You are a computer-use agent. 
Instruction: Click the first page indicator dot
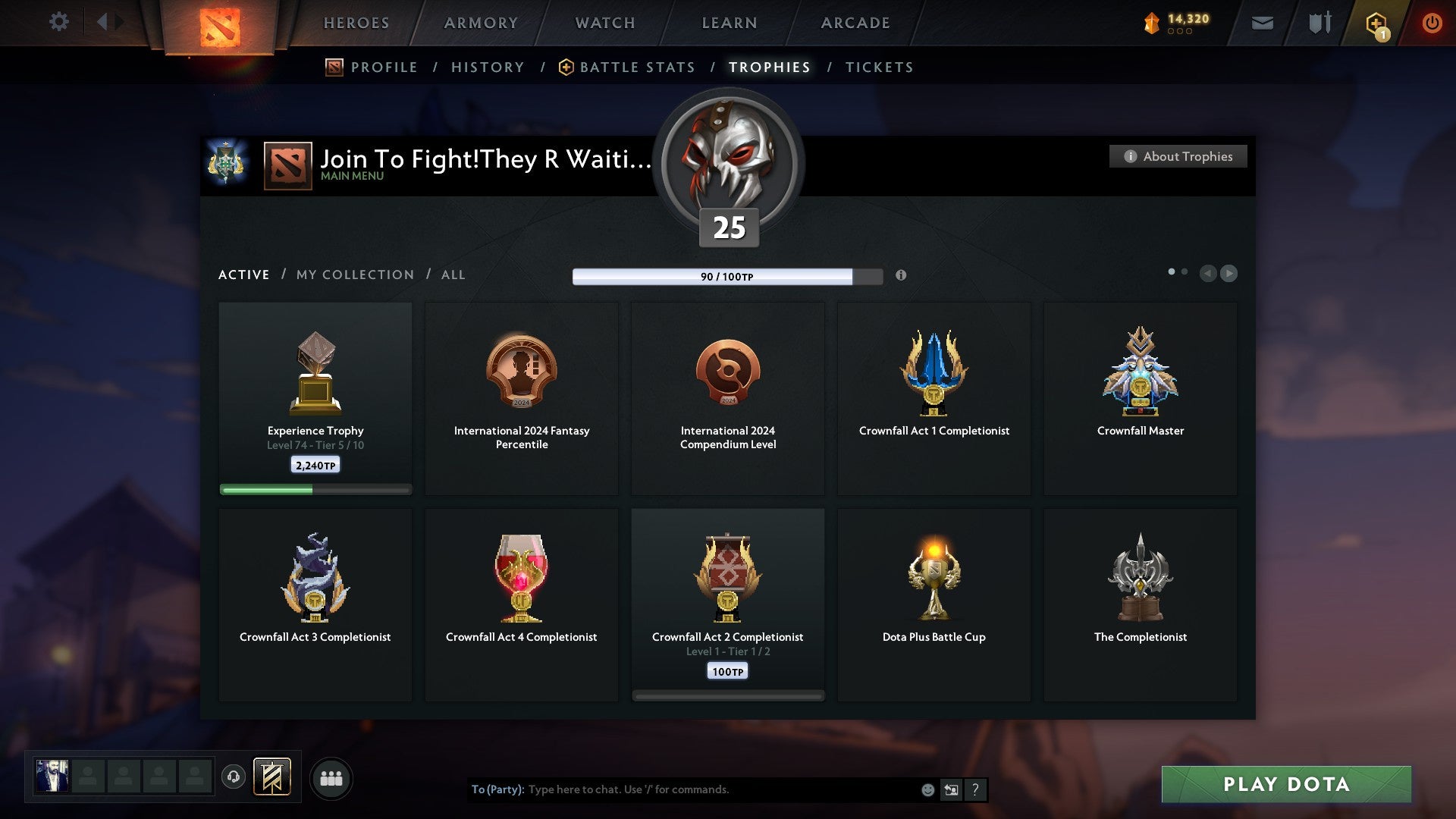1172,270
